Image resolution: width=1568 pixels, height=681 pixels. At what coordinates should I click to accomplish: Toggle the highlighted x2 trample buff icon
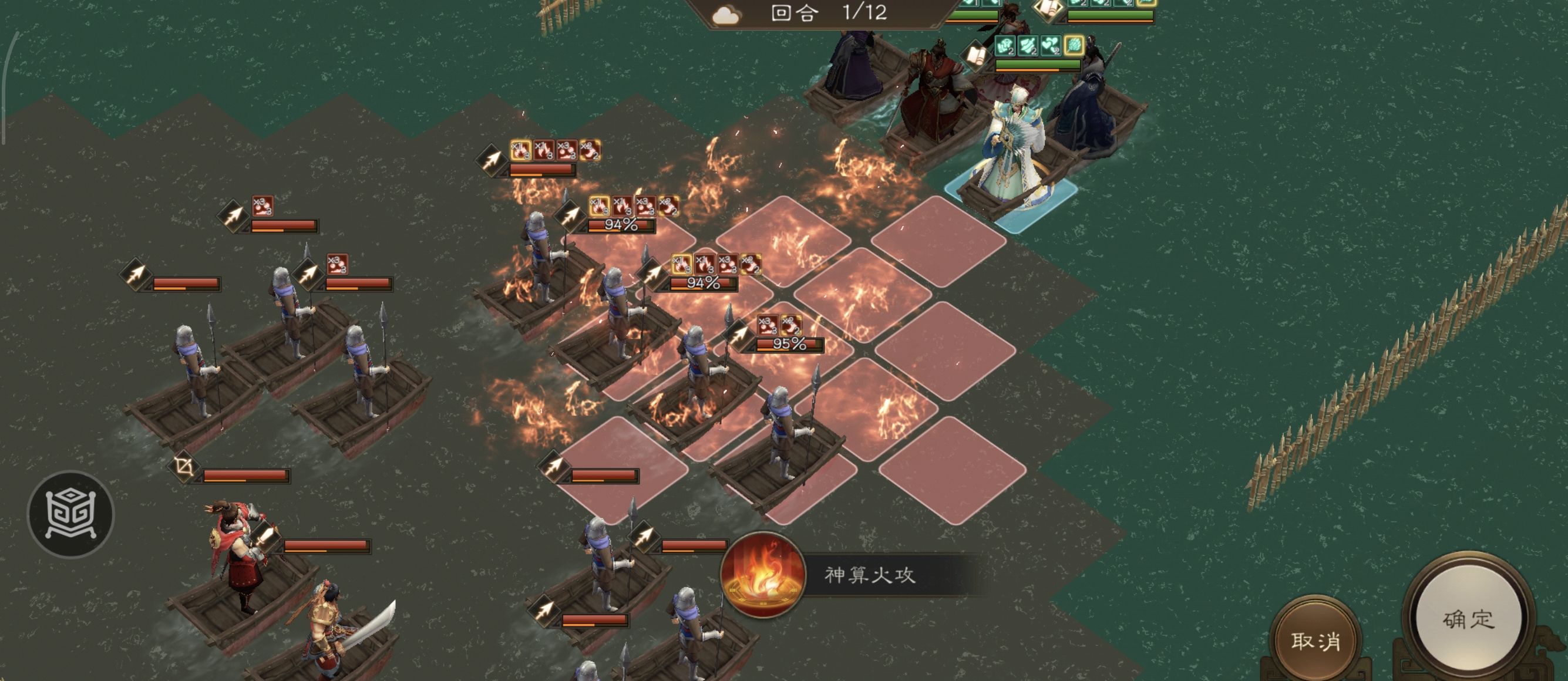point(791,325)
